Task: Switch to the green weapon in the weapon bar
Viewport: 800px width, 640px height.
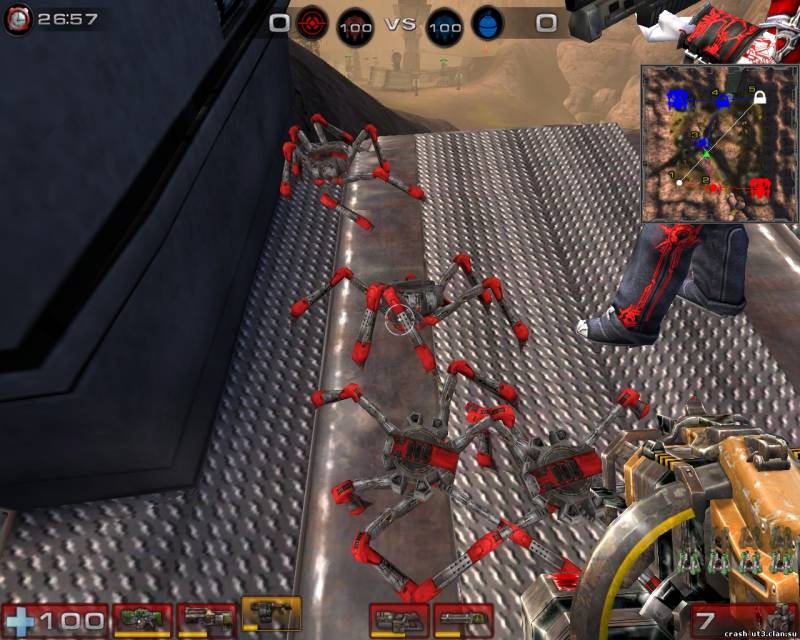Action: point(141,619)
